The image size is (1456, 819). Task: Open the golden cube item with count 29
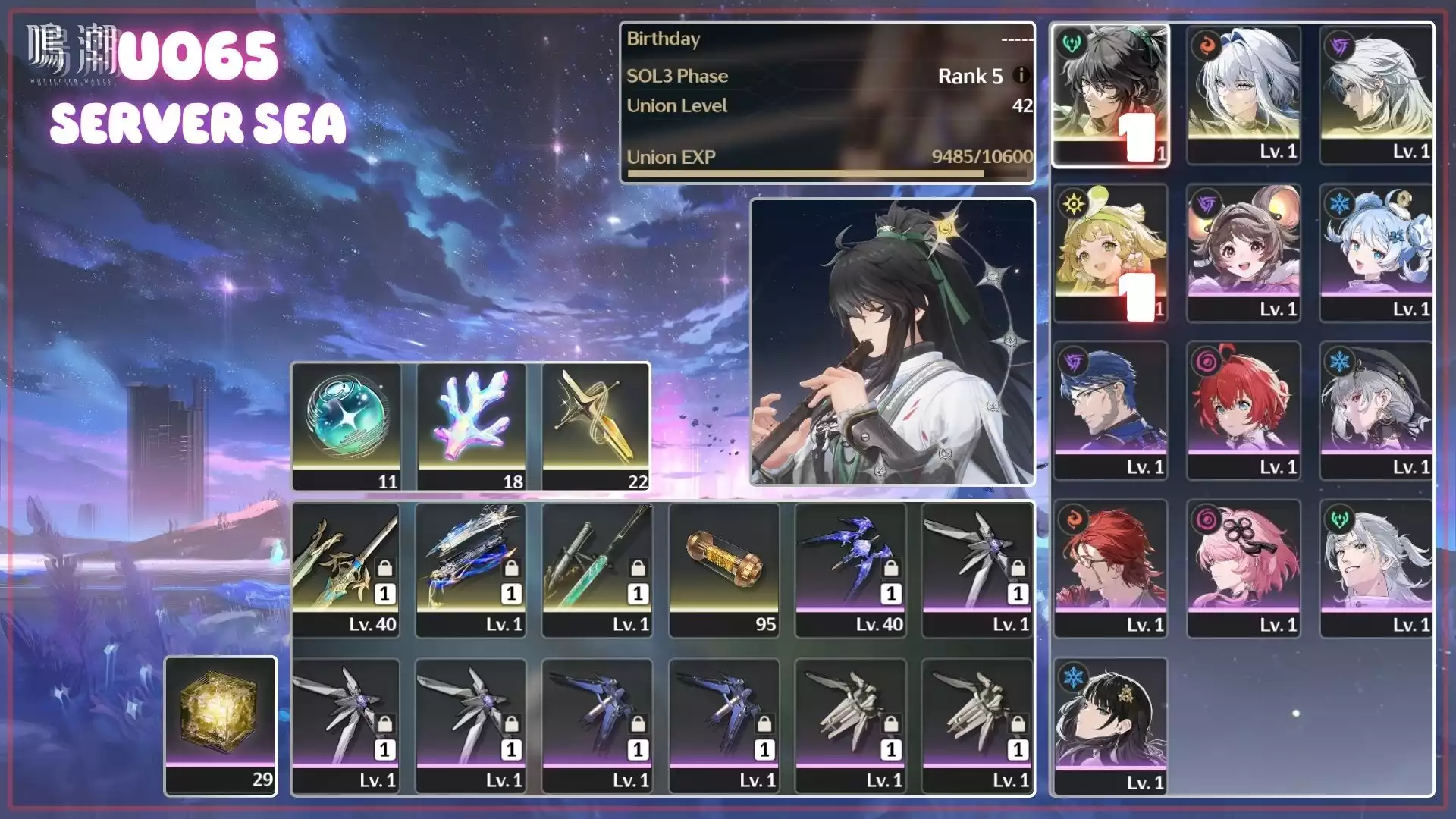coord(221,725)
